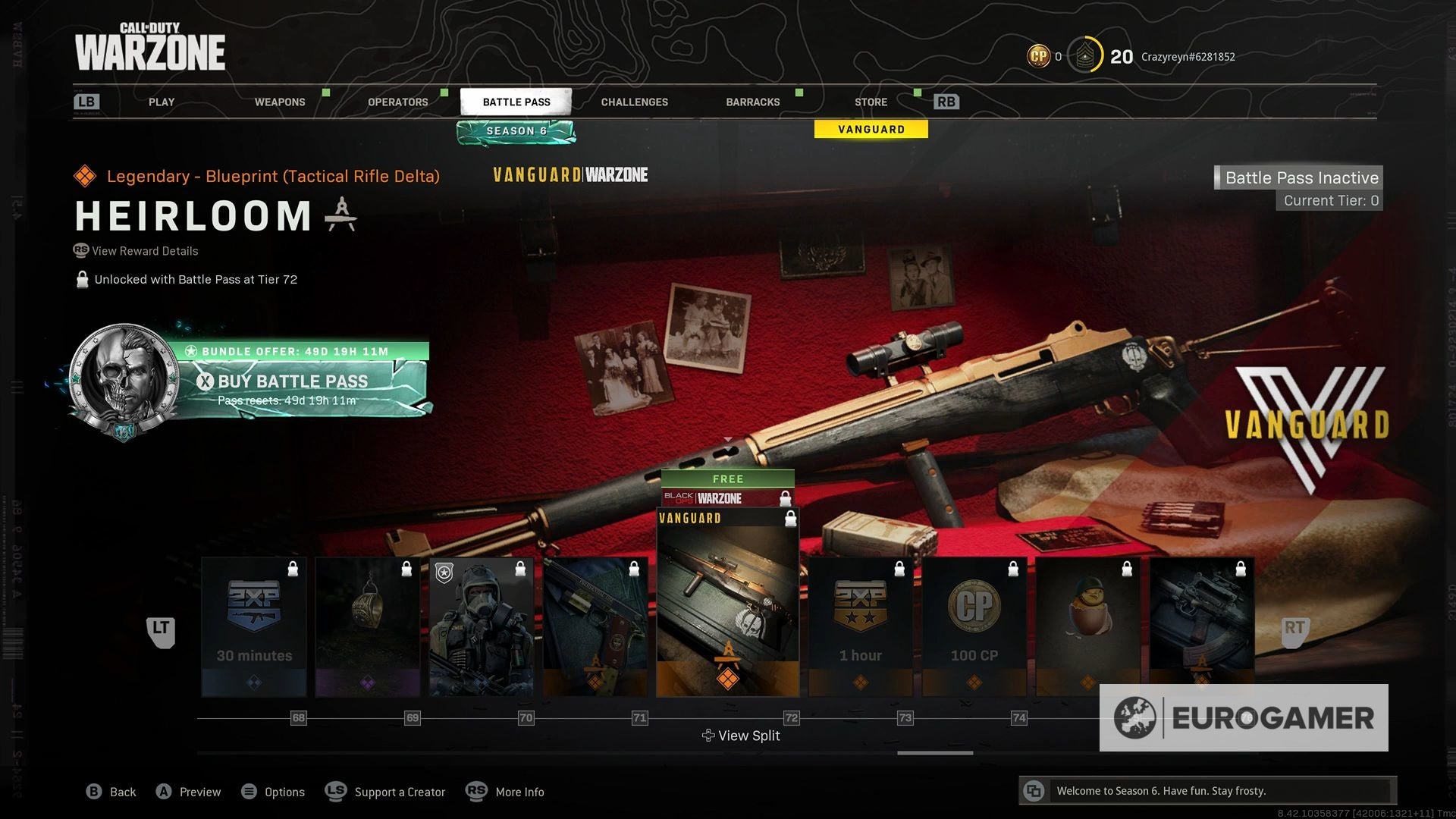1456x819 pixels.
Task: Choose the 1 hour XP token reward
Action: (861, 626)
